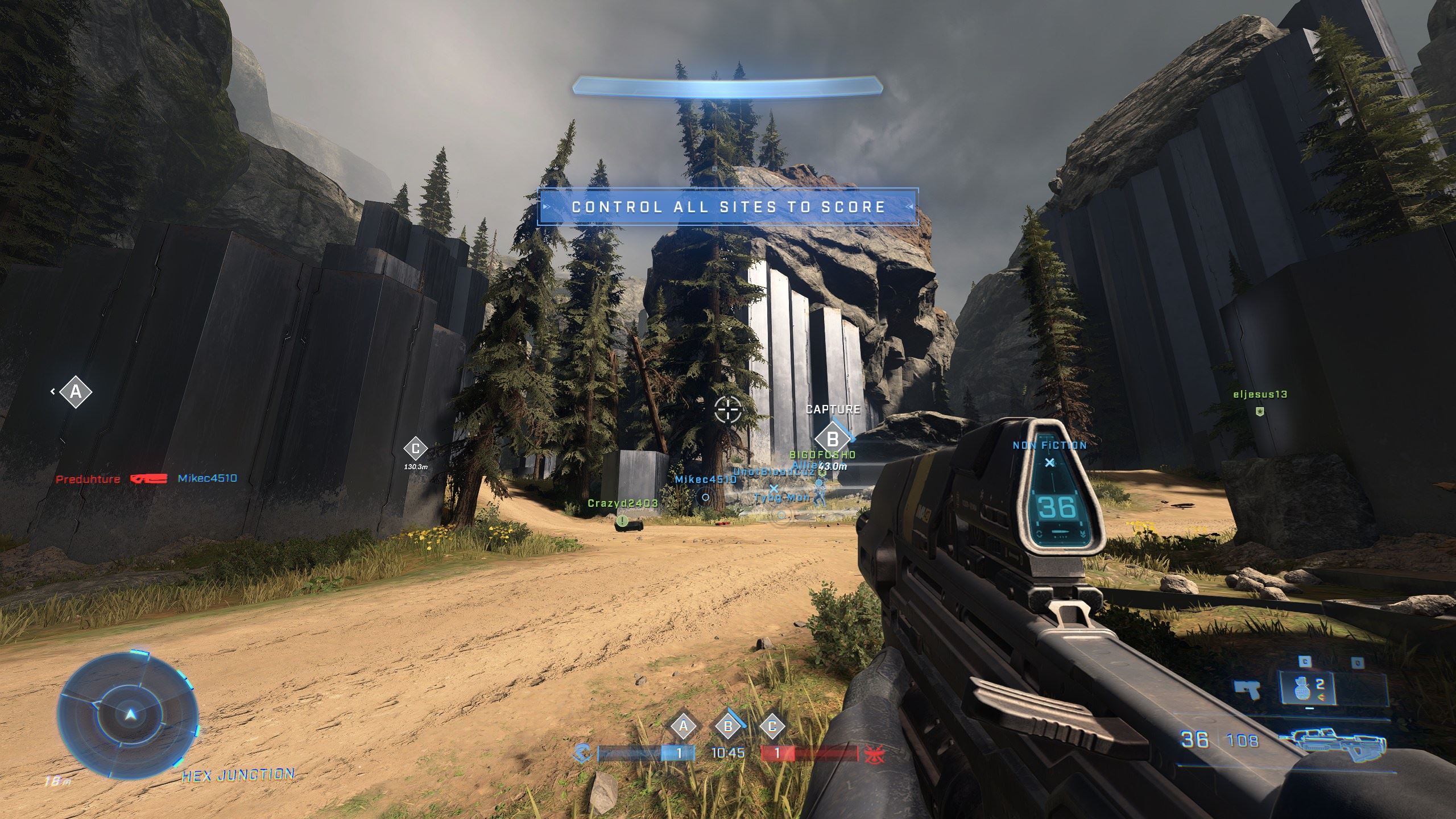Select the Crazyd2403 exclamation ping marker
The image size is (1456, 819).
pos(623,520)
